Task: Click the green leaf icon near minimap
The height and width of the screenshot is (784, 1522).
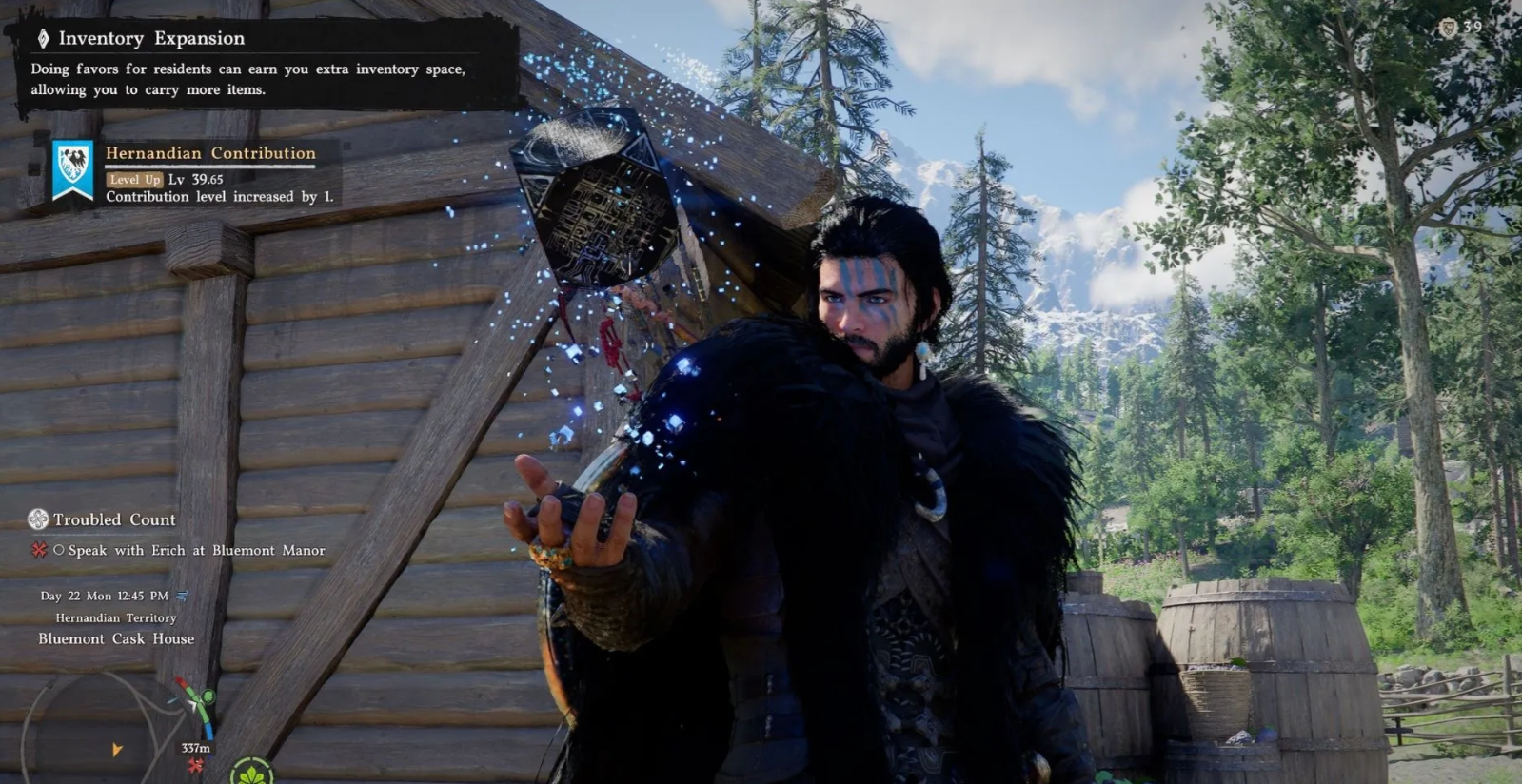Action: tap(251, 772)
